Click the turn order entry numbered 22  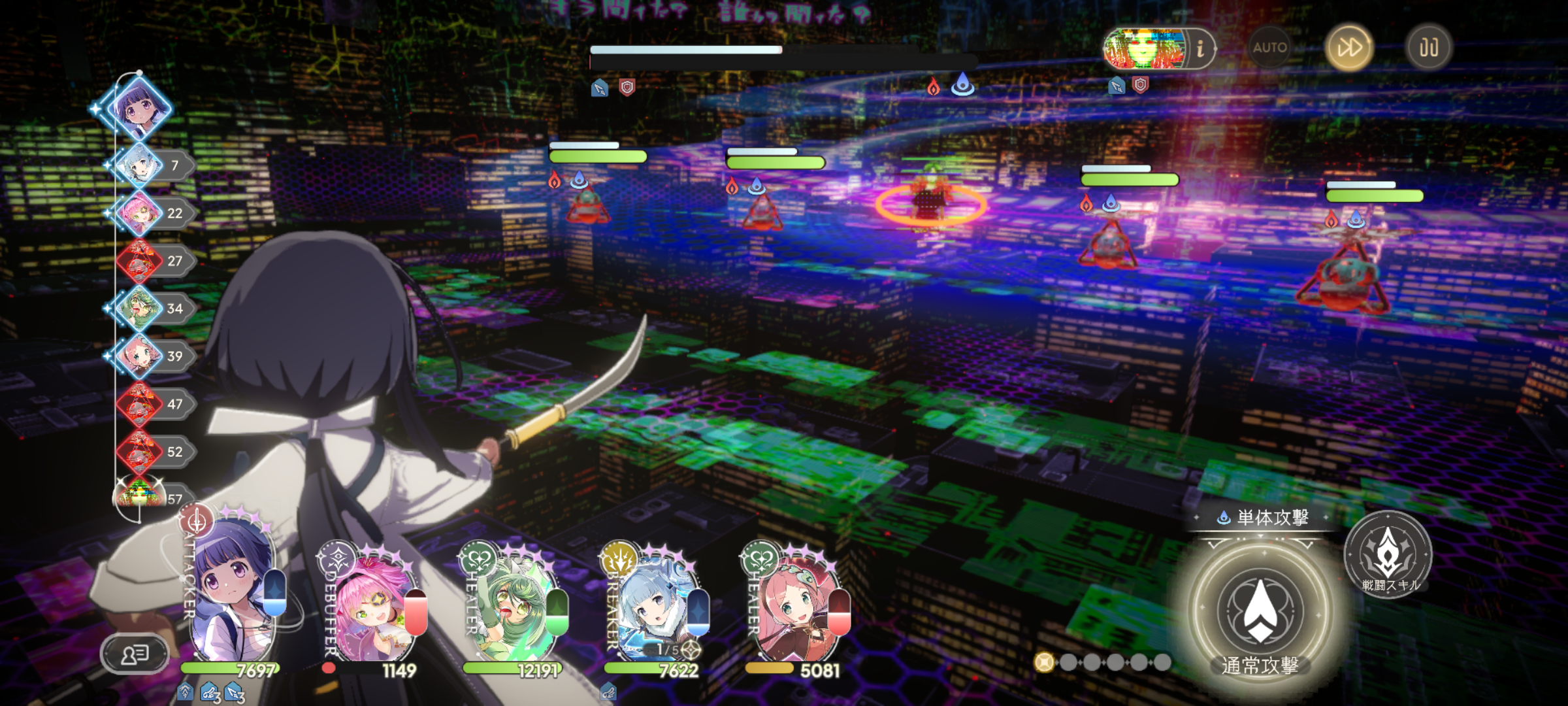140,213
